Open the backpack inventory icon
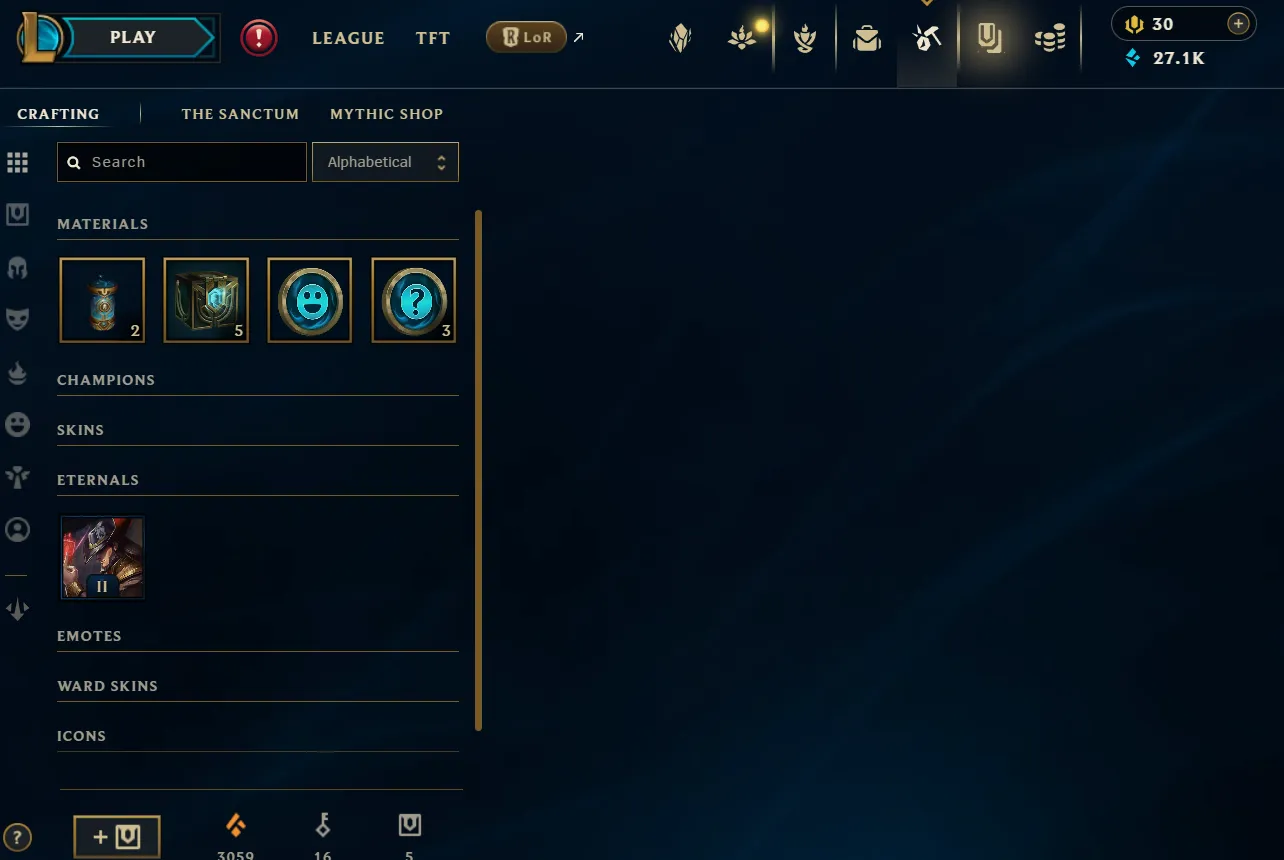 pos(866,38)
